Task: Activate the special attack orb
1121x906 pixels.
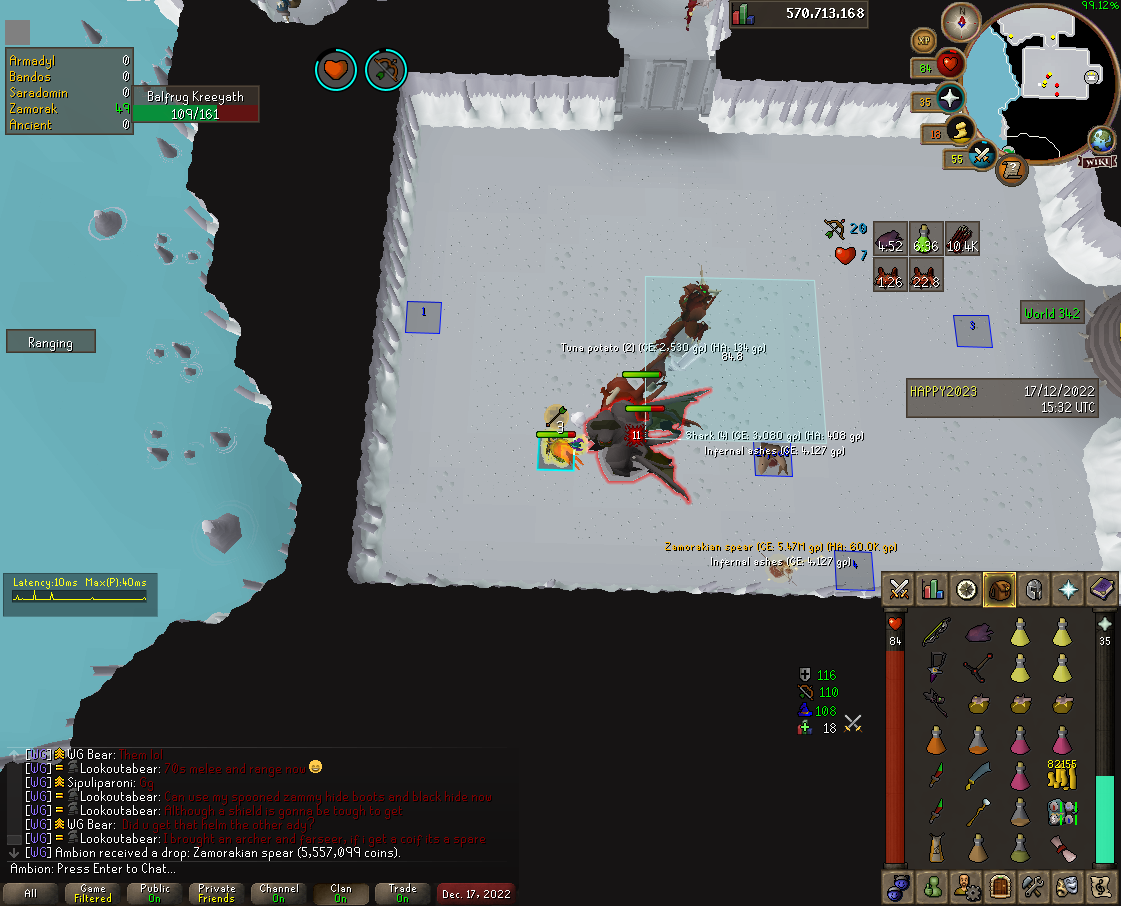Action: coord(983,156)
